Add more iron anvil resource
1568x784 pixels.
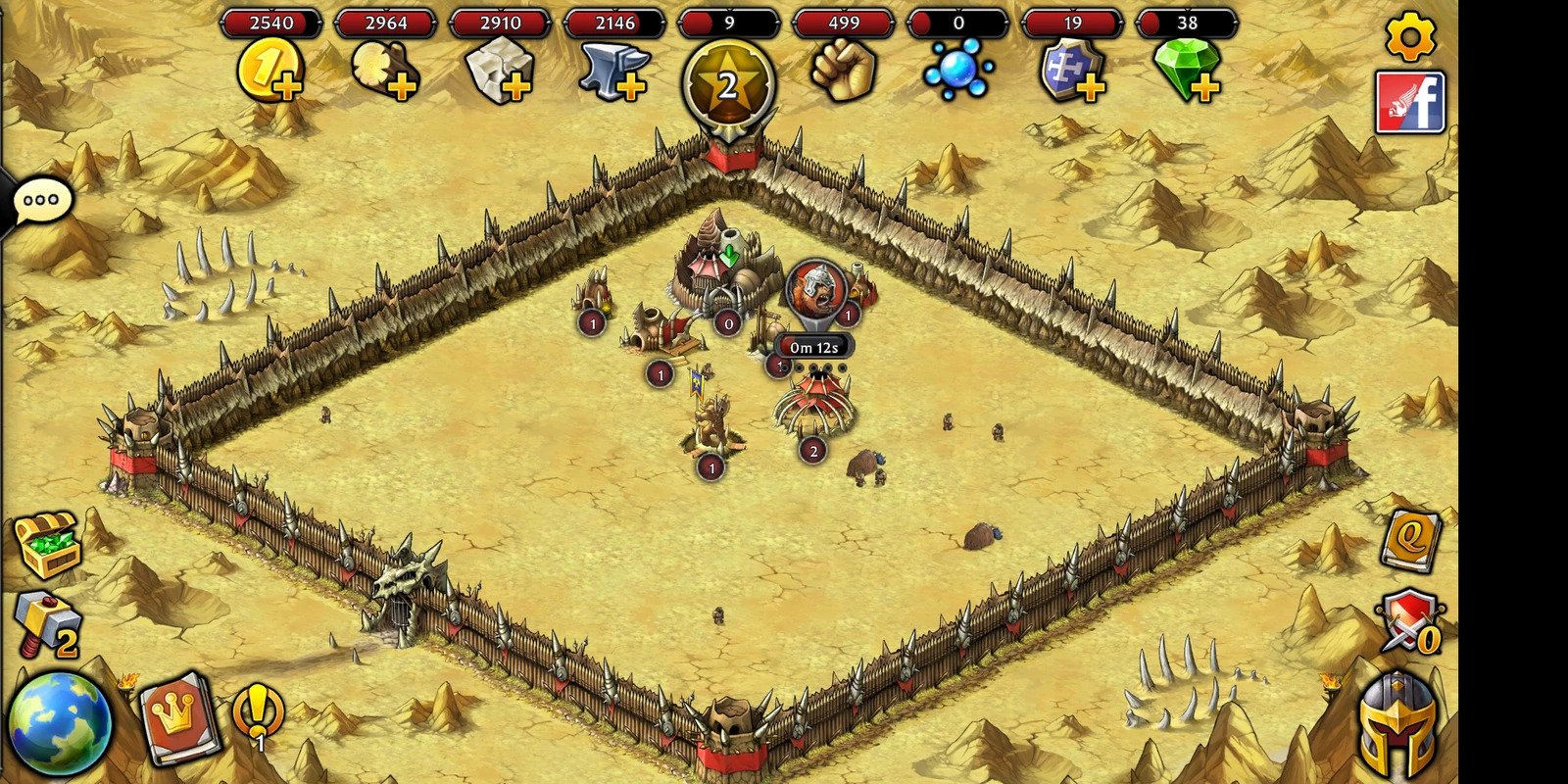(614, 73)
